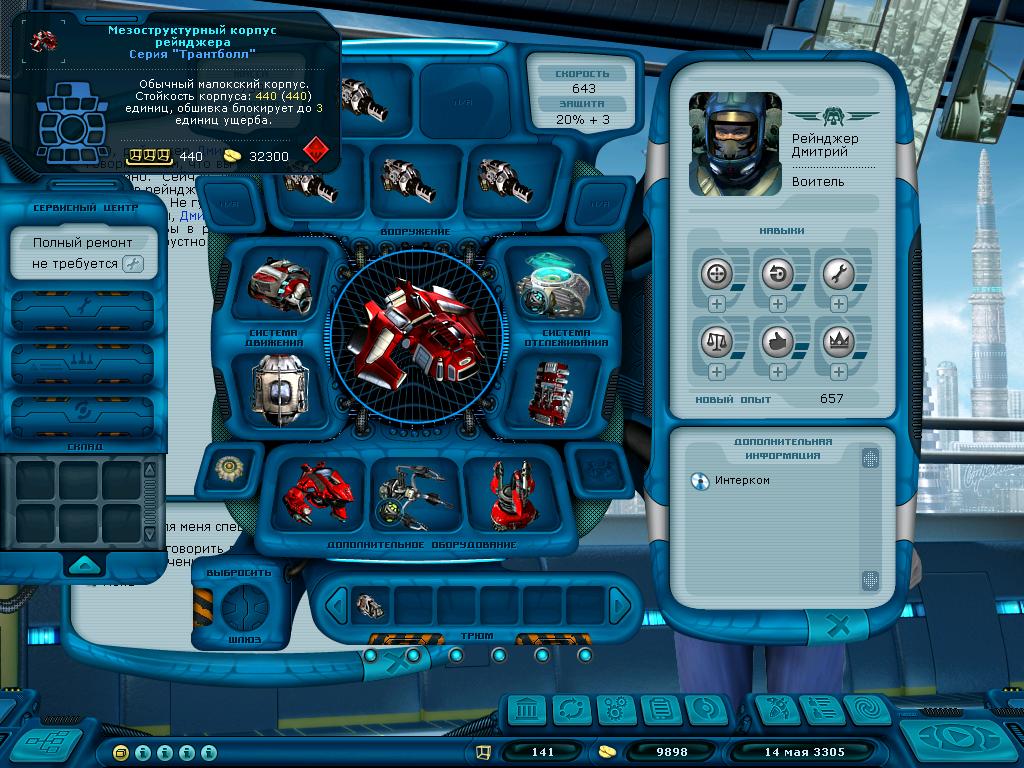This screenshot has height=768, width=1024.
Task: Select the red droid equipment slot
Action: [x=318, y=494]
